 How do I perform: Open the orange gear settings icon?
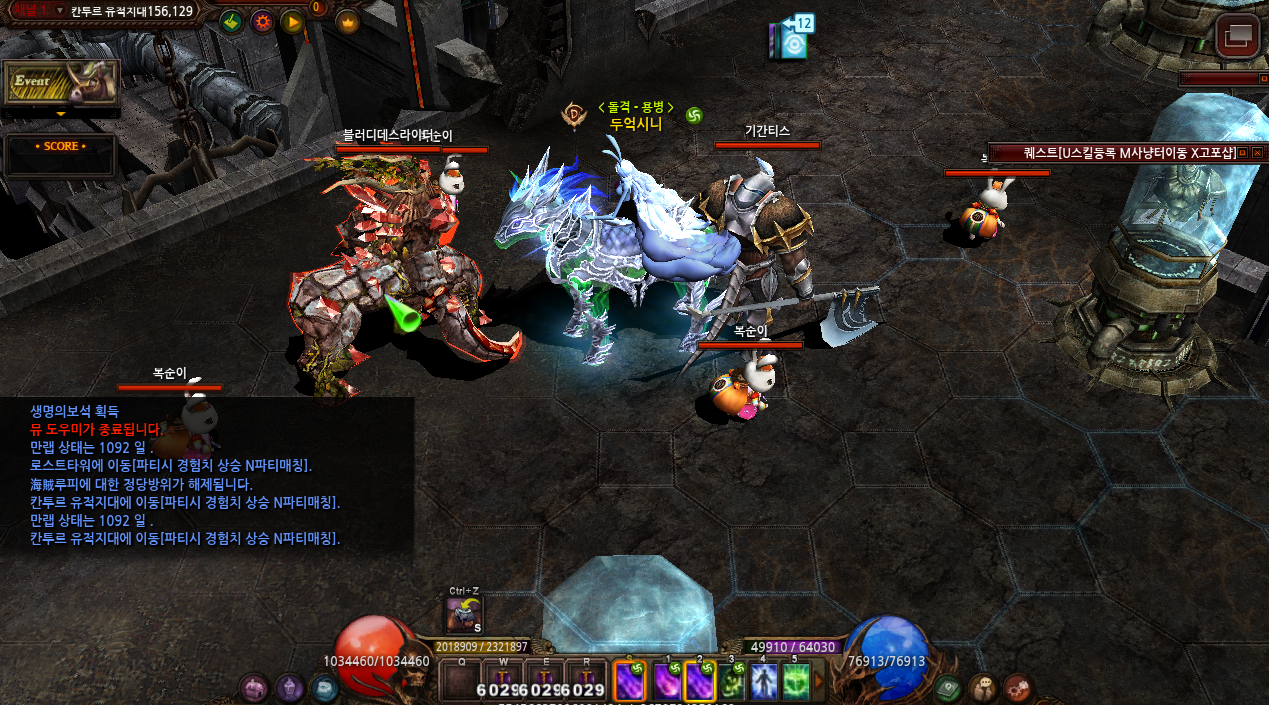(x=262, y=21)
